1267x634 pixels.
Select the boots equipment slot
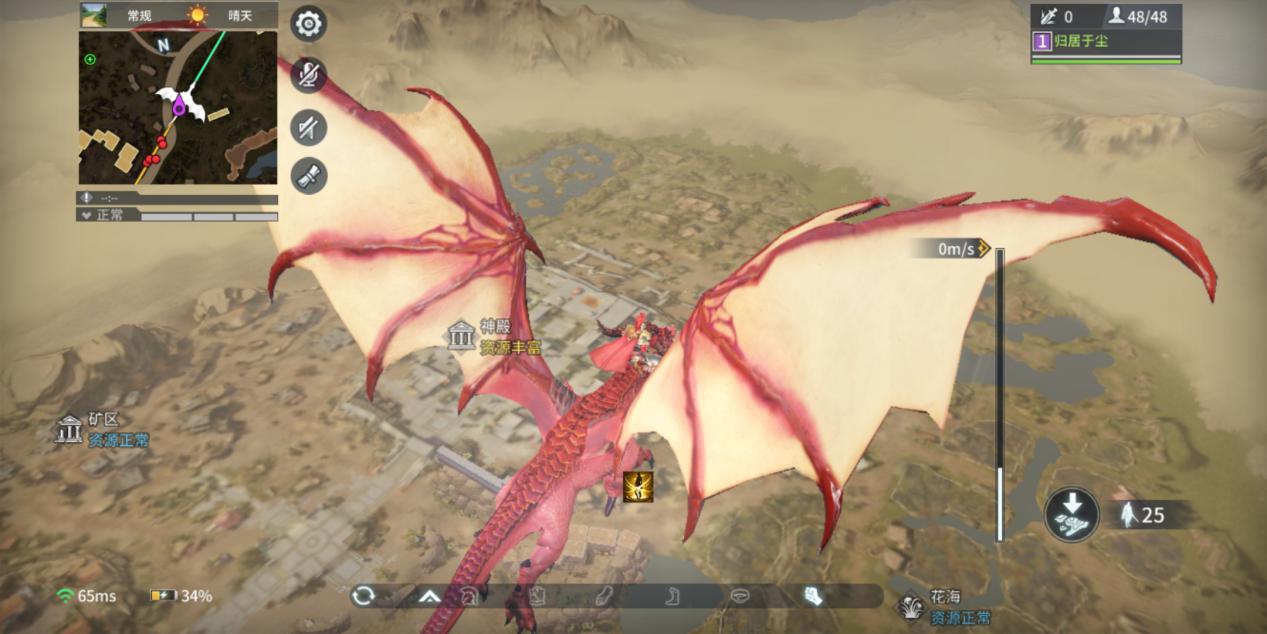pos(673,596)
